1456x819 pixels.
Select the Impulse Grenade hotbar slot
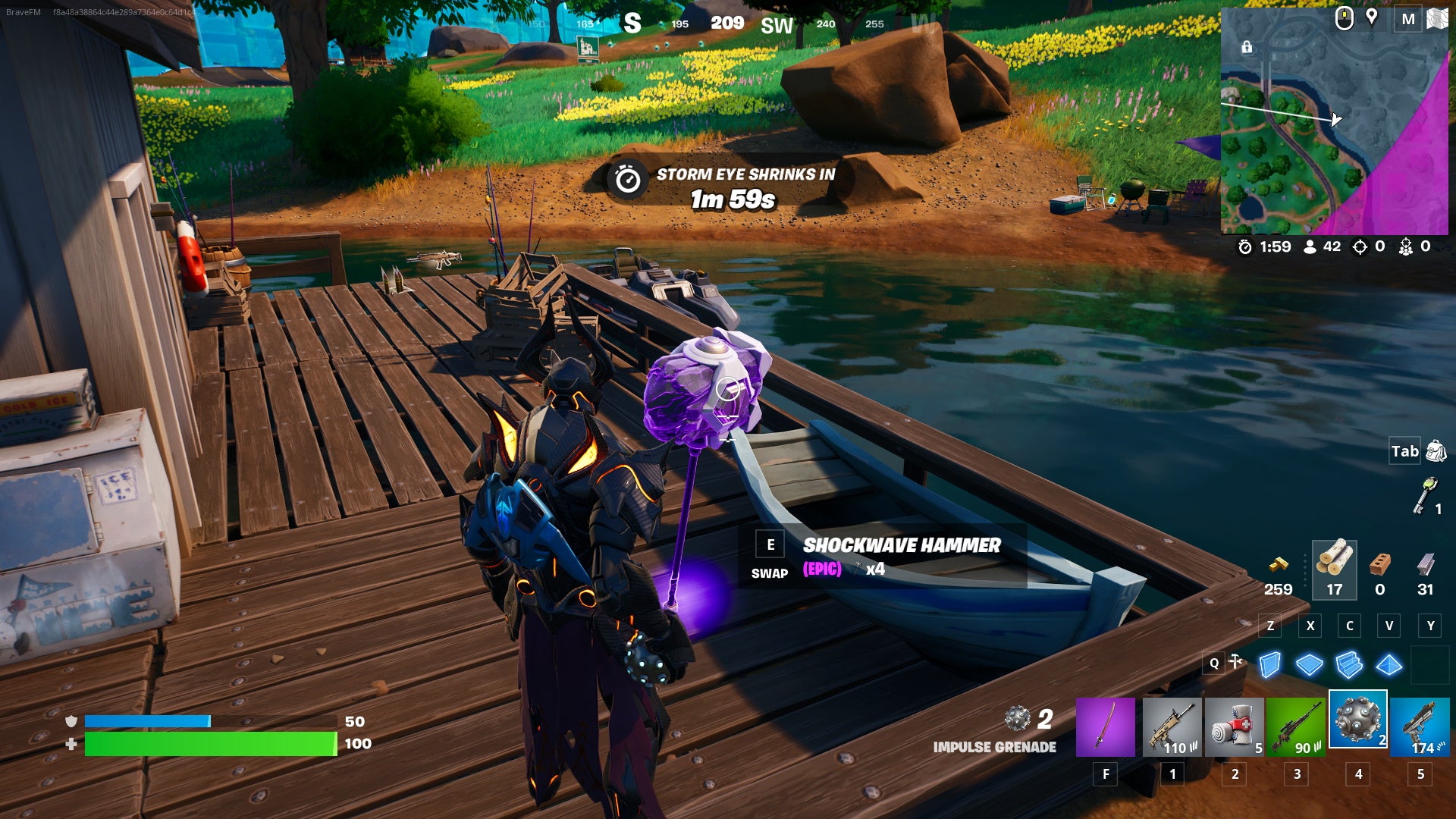[x=1357, y=720]
